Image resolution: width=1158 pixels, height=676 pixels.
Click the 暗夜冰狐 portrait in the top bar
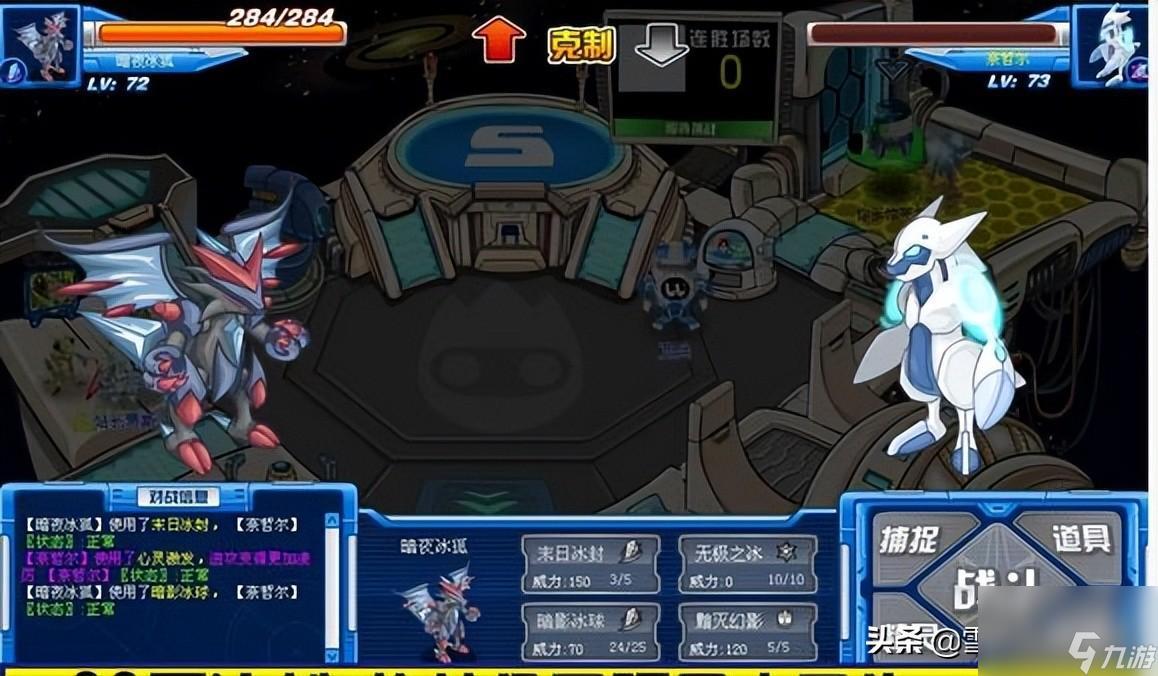point(40,45)
